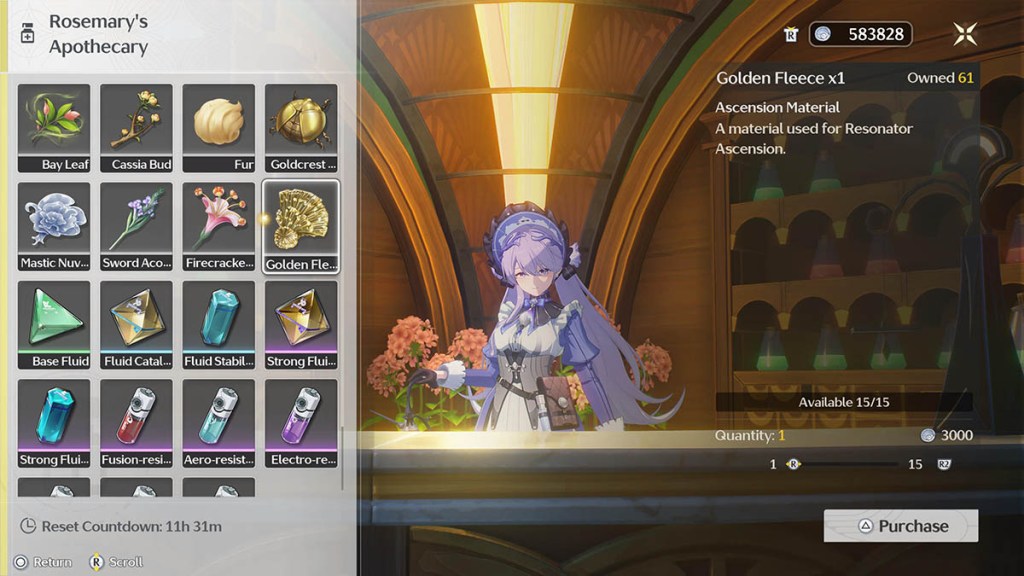Pick the Goldcrest beetle item

click(x=301, y=127)
